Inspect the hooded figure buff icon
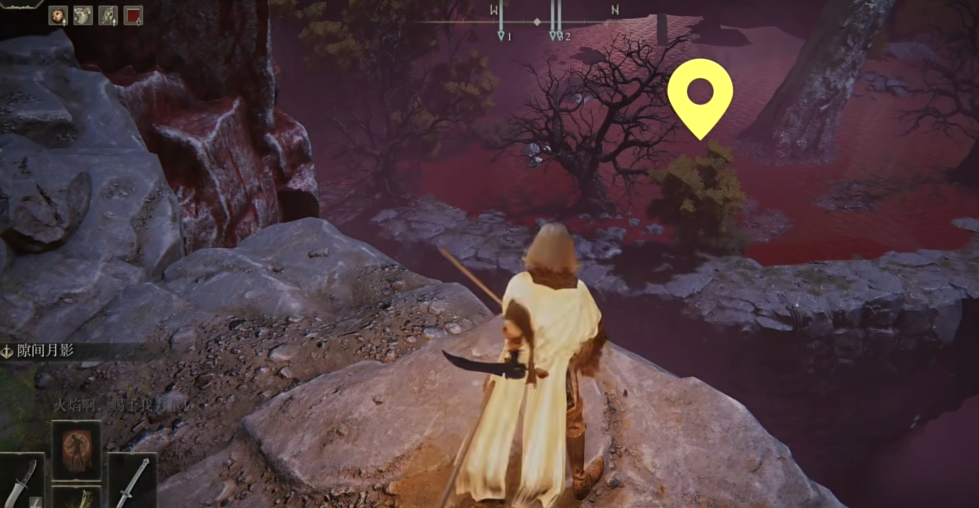 click(108, 15)
